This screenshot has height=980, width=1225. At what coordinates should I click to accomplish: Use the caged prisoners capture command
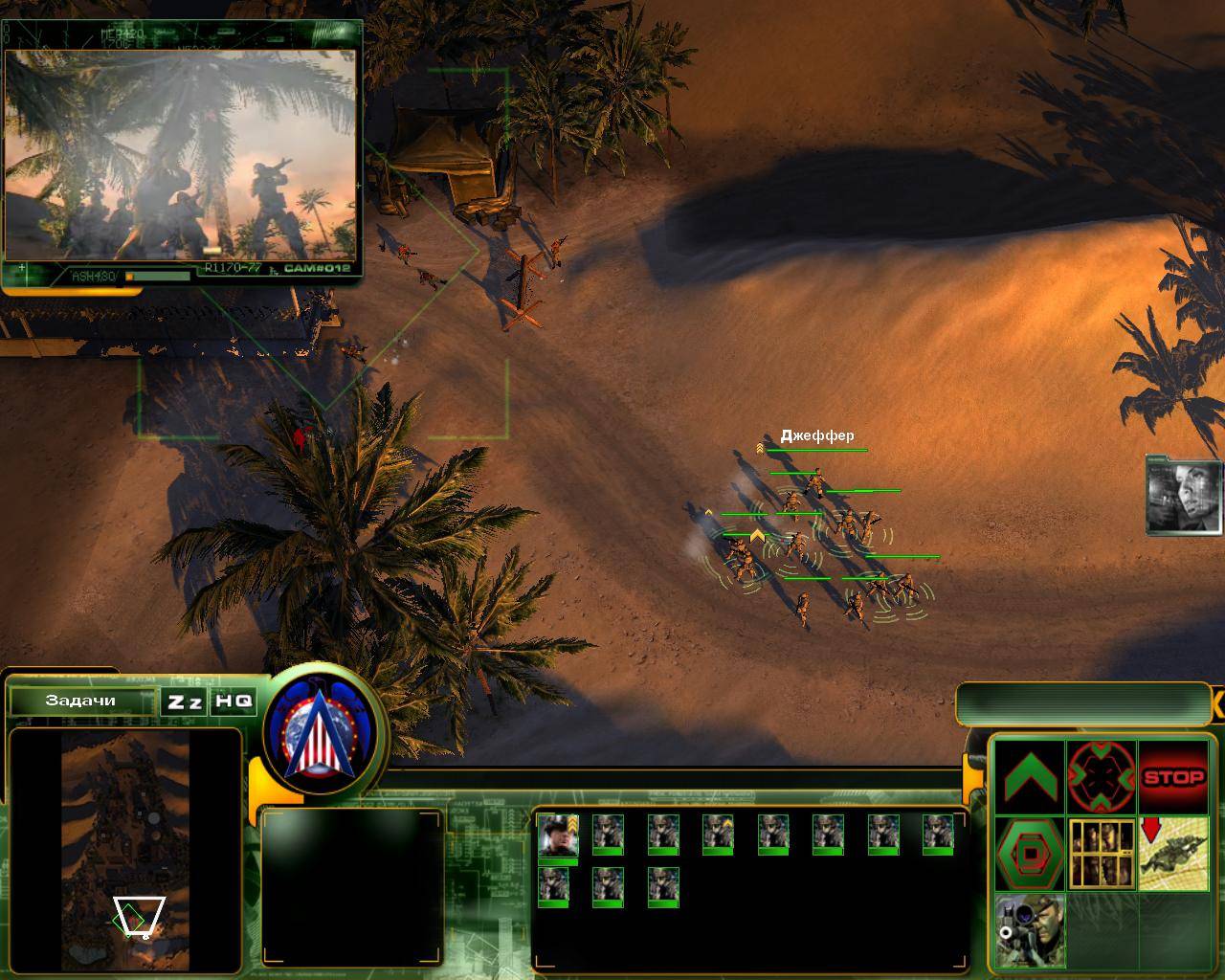click(1101, 853)
